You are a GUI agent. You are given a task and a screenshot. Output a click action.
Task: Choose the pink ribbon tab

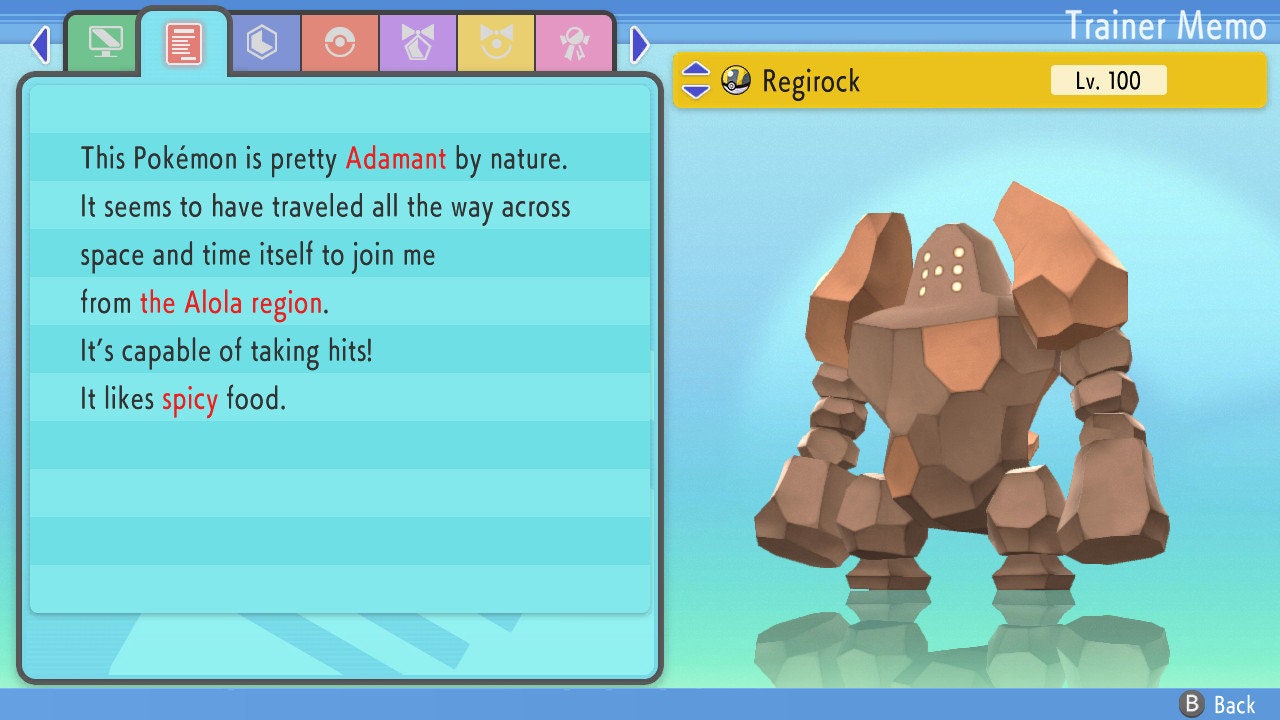pyautogui.click(x=574, y=43)
